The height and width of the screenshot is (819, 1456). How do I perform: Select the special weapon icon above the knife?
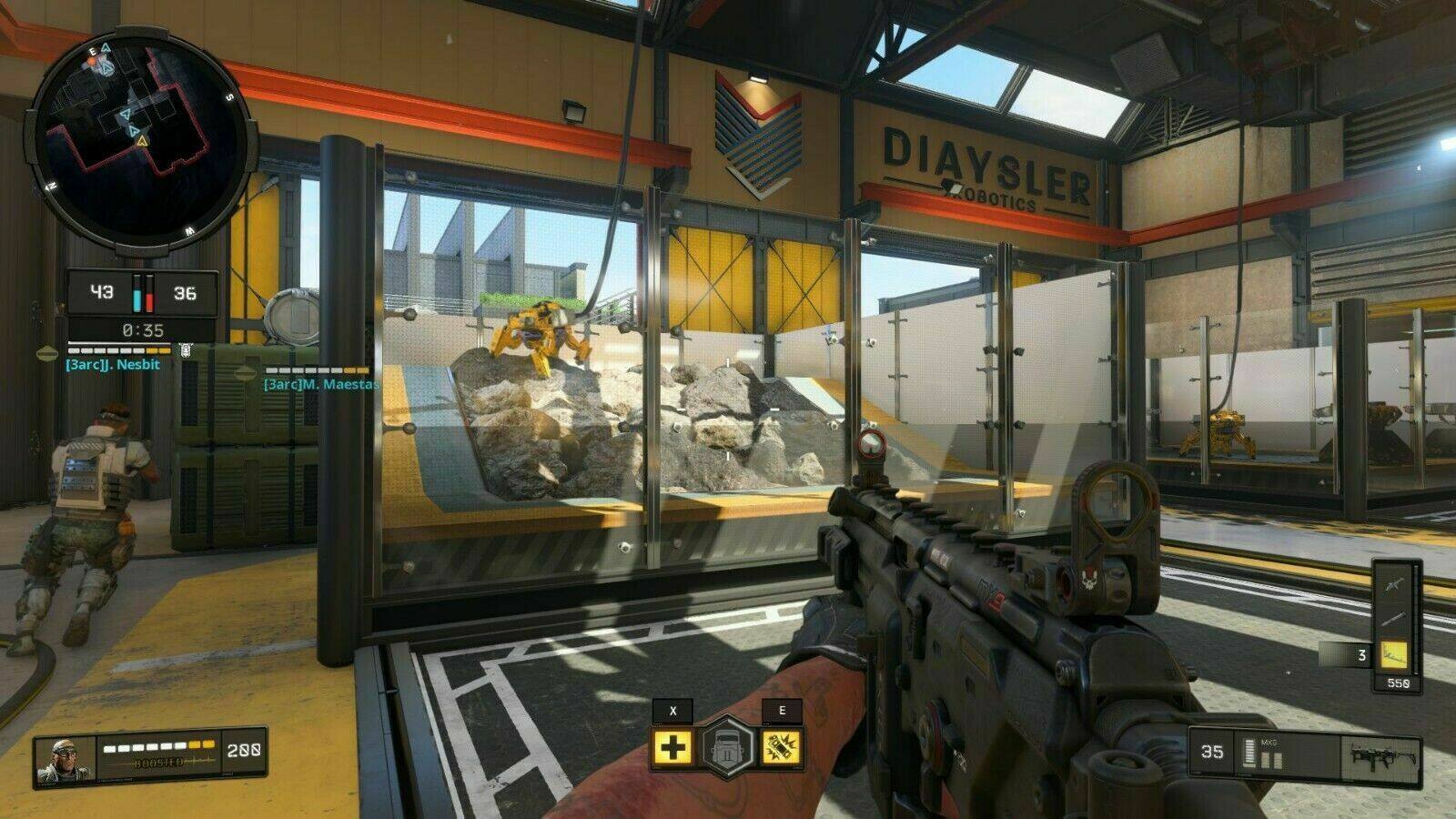click(1392, 584)
